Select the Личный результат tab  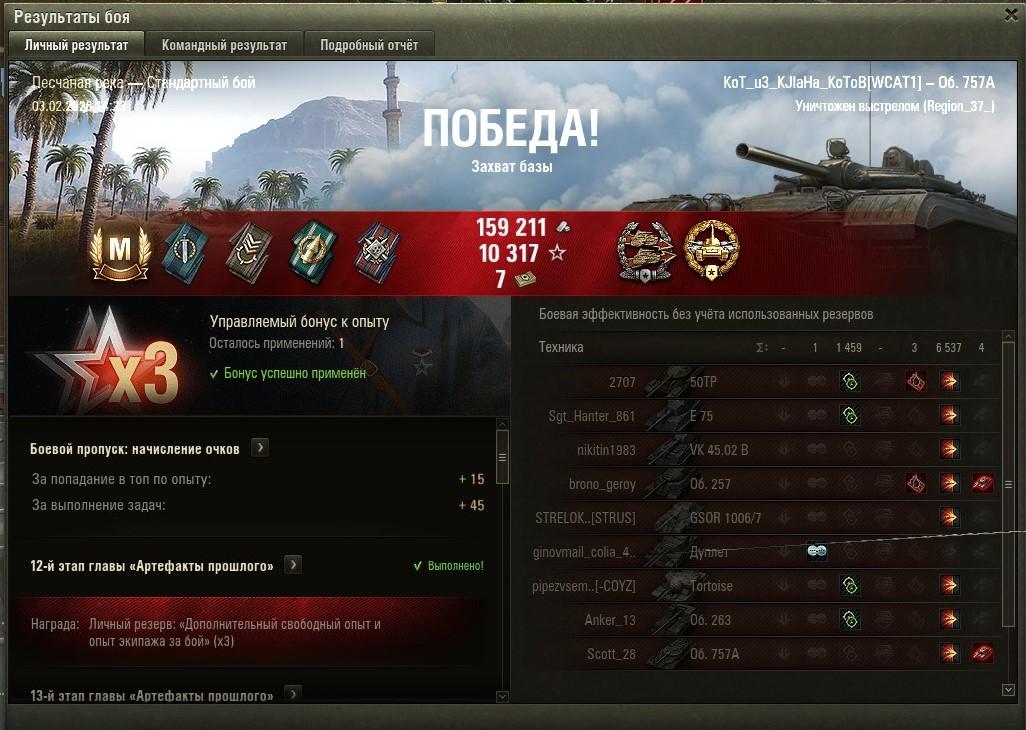click(x=77, y=45)
